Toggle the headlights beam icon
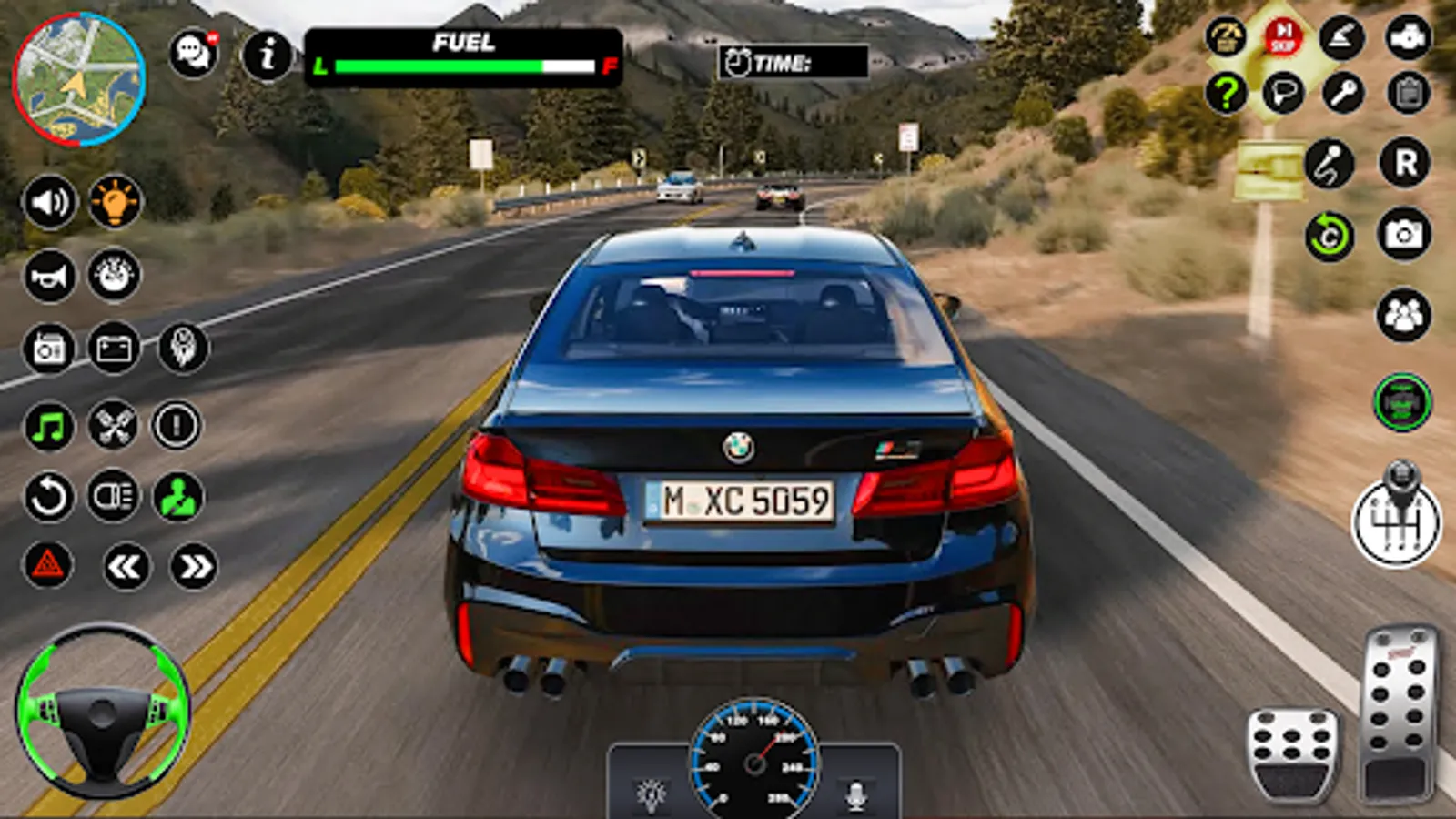The height and width of the screenshot is (819, 1456). [x=114, y=497]
